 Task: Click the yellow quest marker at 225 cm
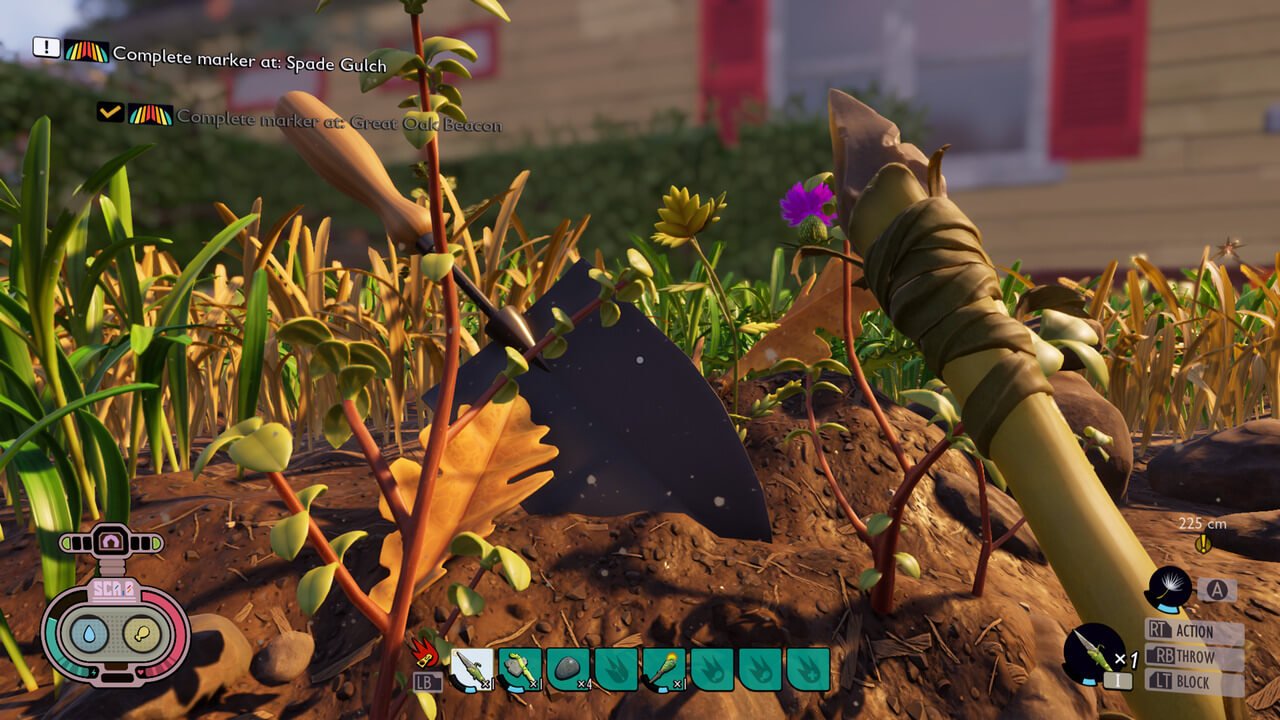[x=1203, y=543]
